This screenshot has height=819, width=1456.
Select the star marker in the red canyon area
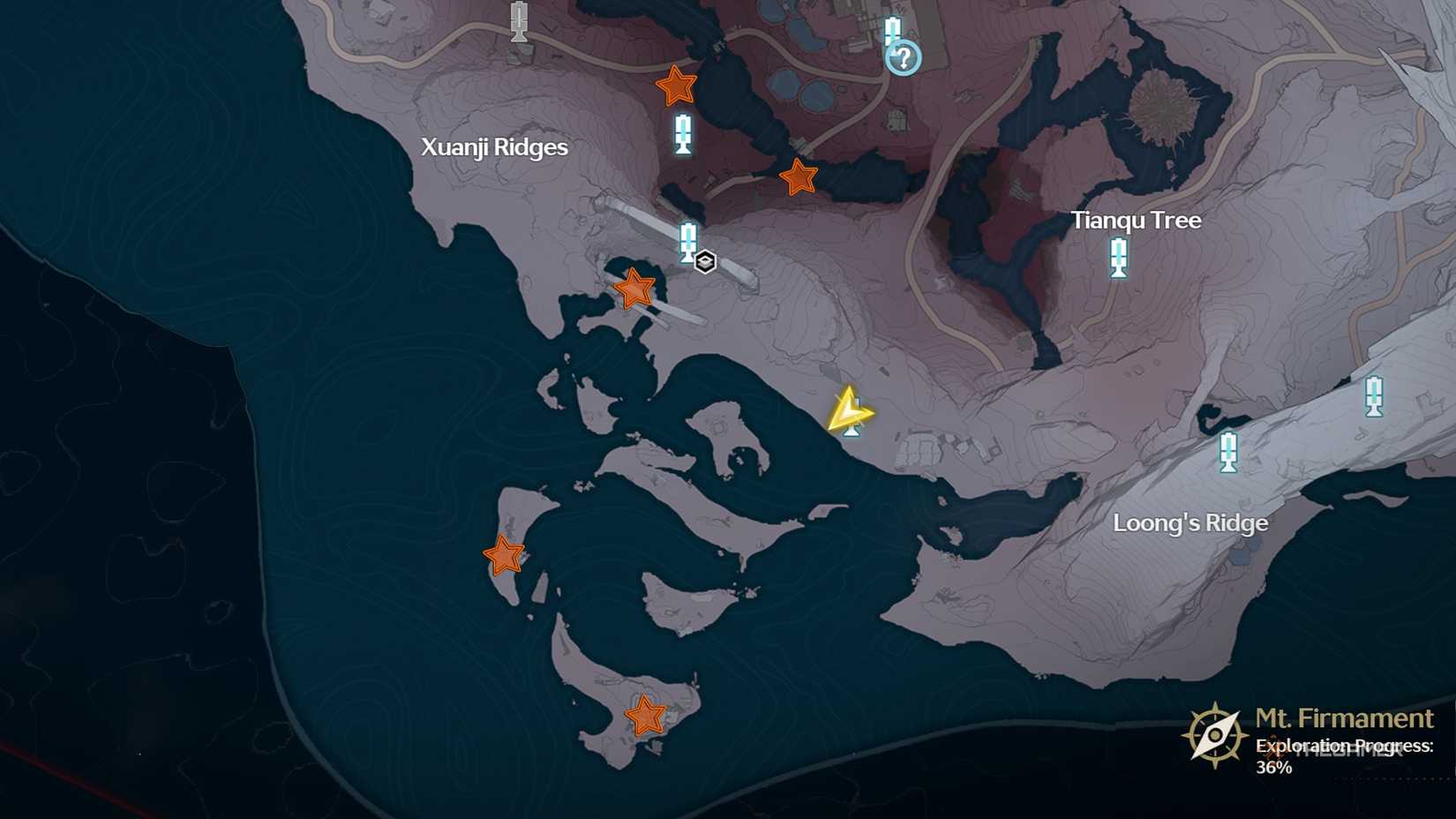pos(797,178)
